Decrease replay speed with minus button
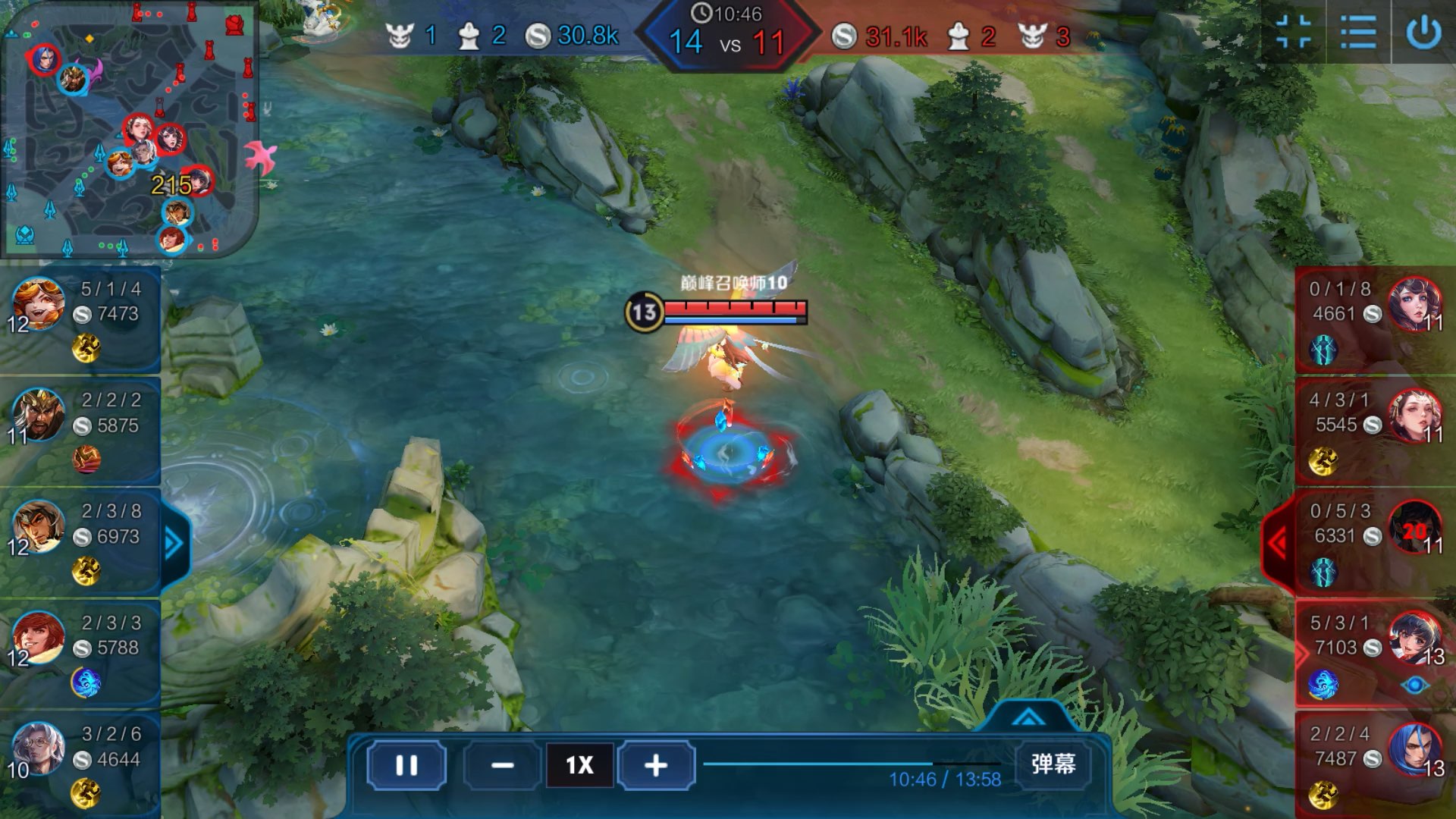 tap(502, 765)
